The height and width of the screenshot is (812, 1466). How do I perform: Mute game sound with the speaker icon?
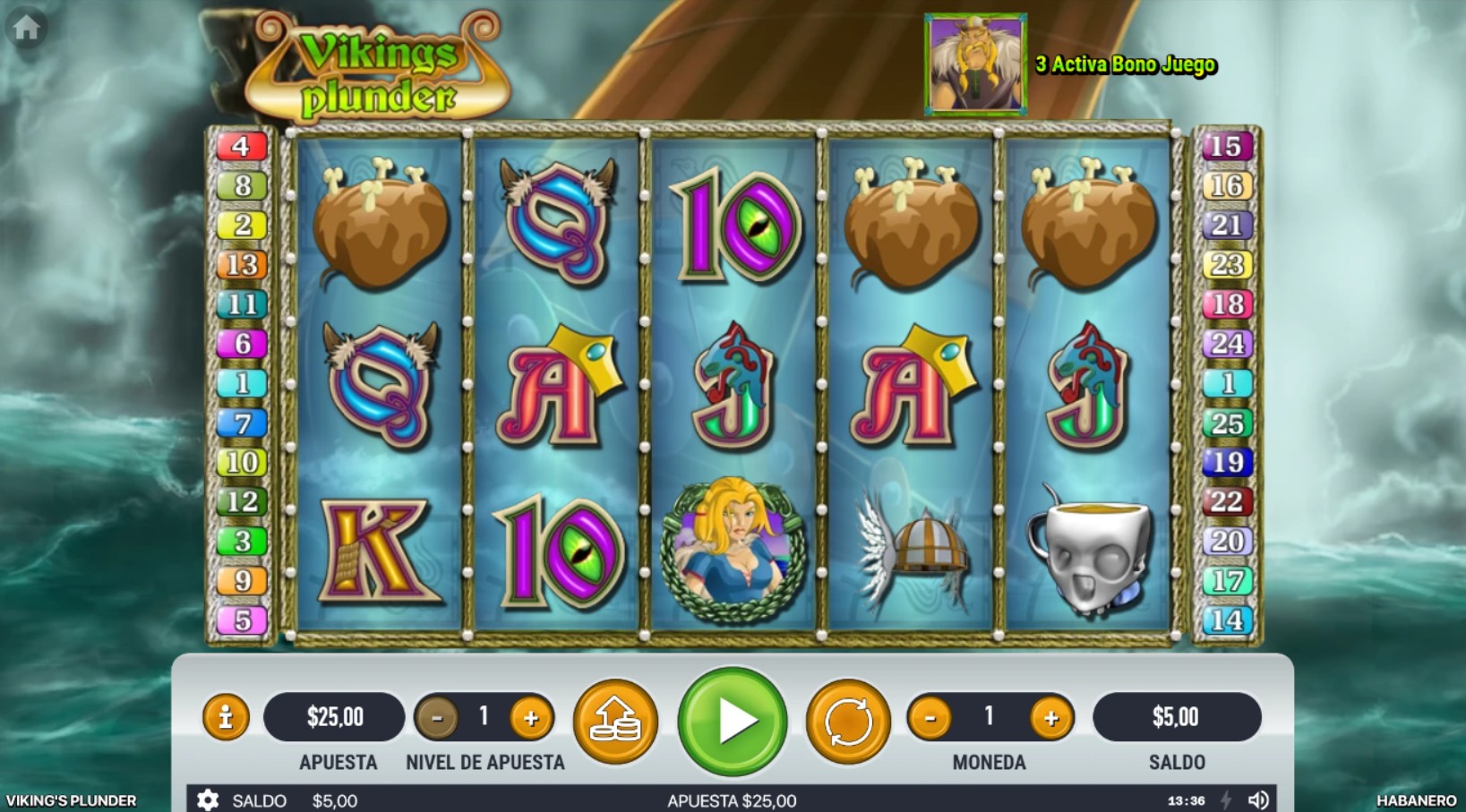(x=1260, y=800)
